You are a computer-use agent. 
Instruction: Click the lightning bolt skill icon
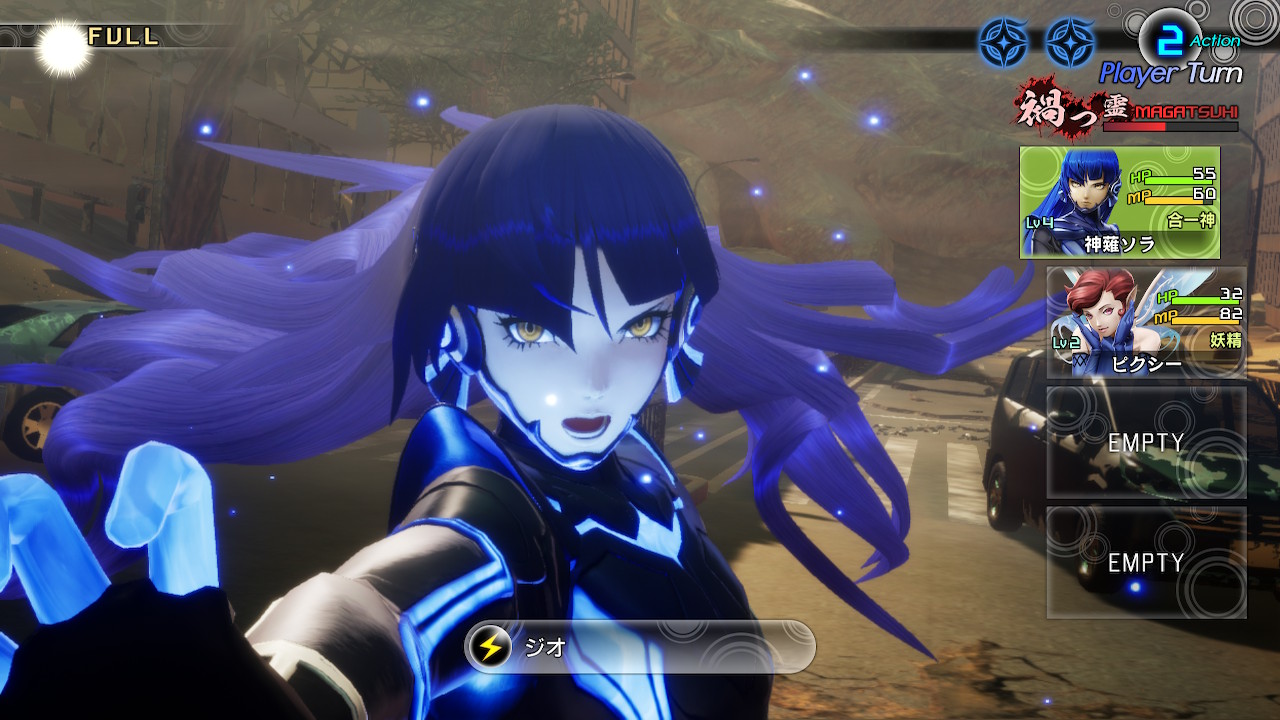(490, 647)
